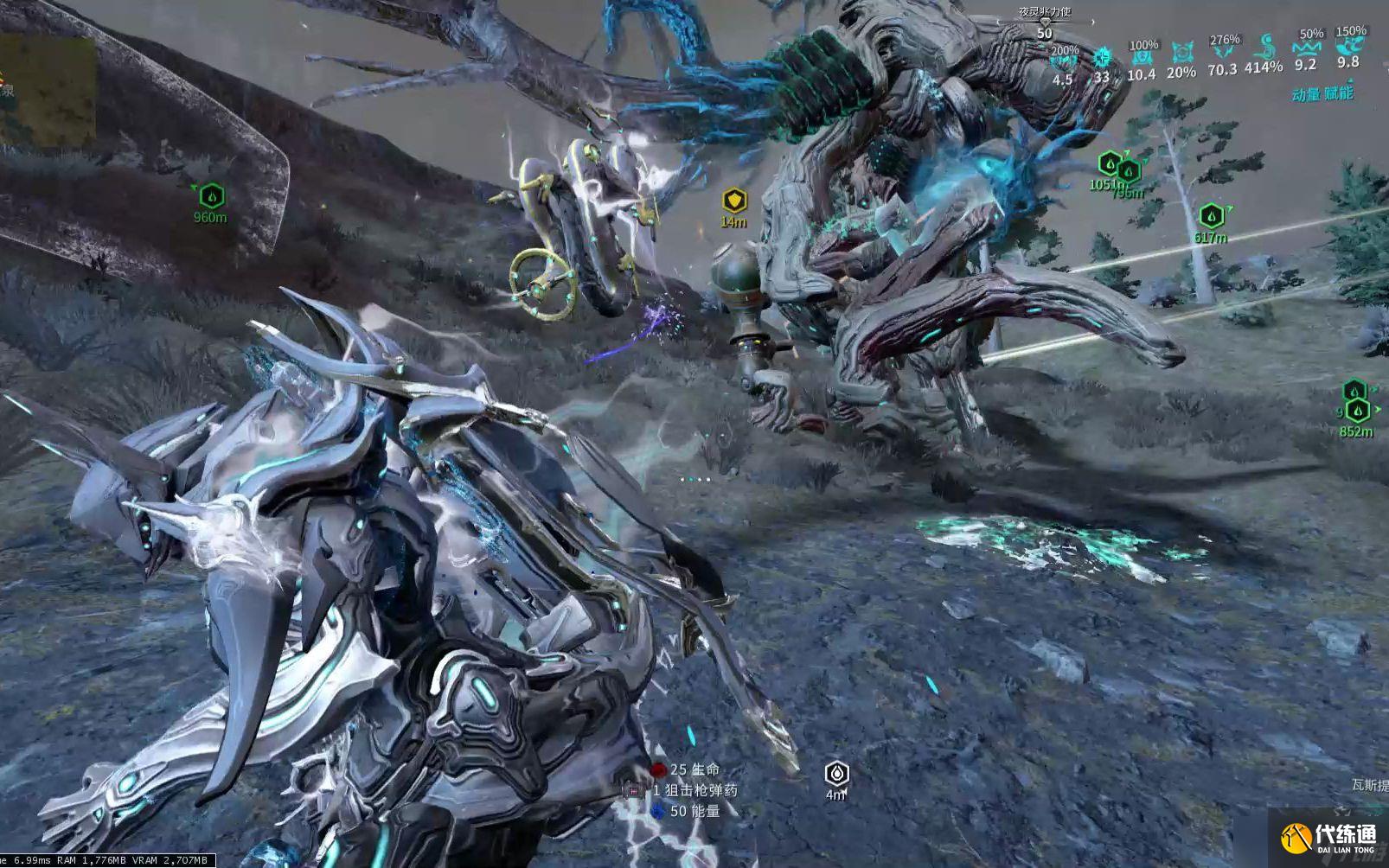Select the white hexagon marker 4m
The image size is (1389, 868).
836,773
